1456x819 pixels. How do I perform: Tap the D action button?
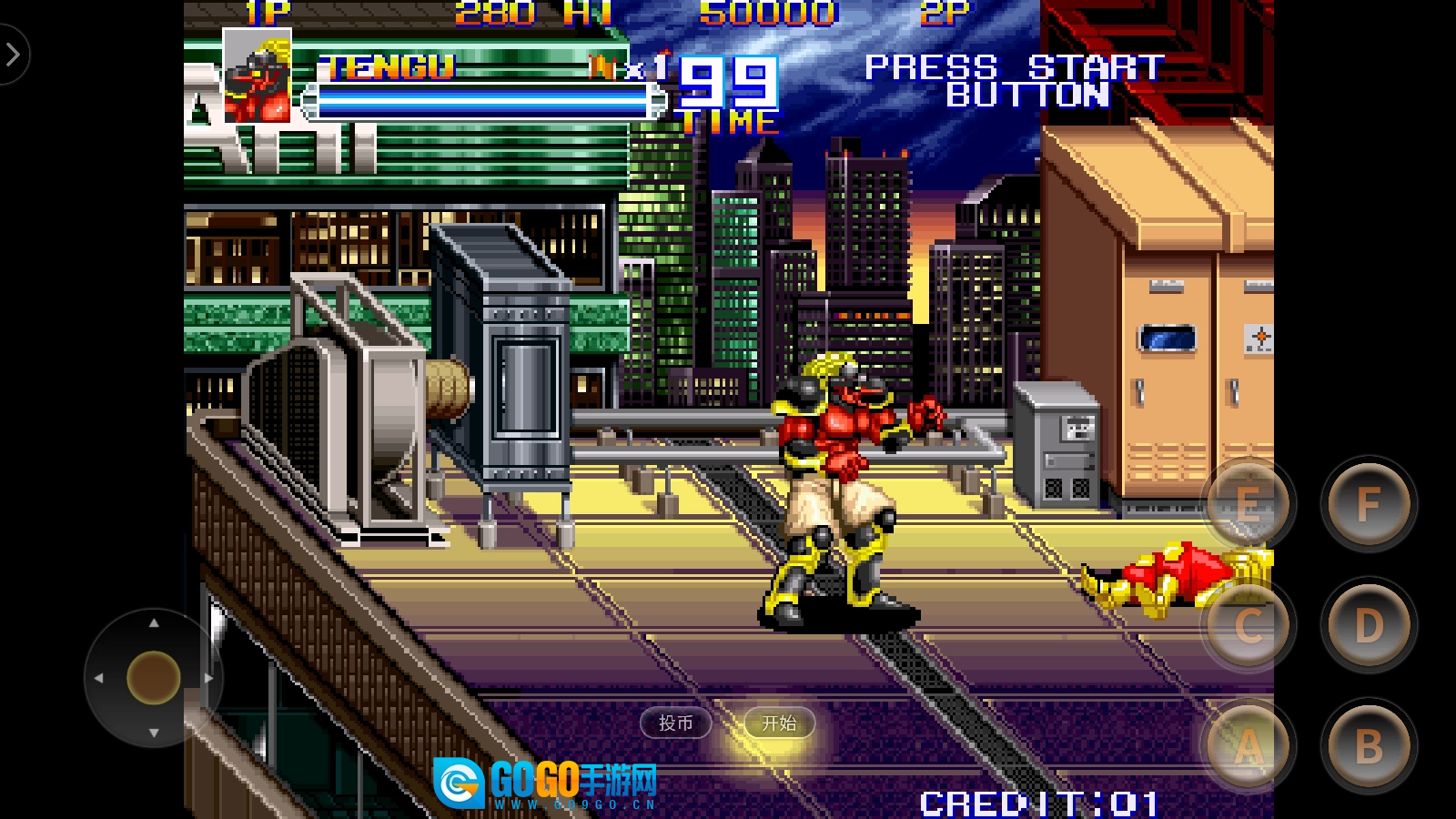(x=1369, y=625)
